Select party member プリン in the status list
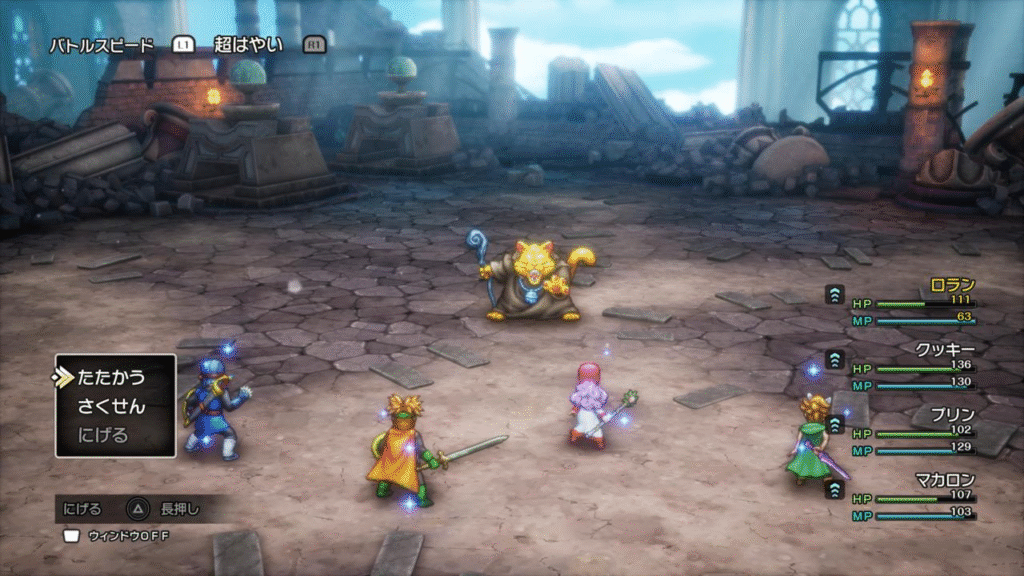Viewport: 1024px width, 576px height. pyautogui.click(x=951, y=414)
